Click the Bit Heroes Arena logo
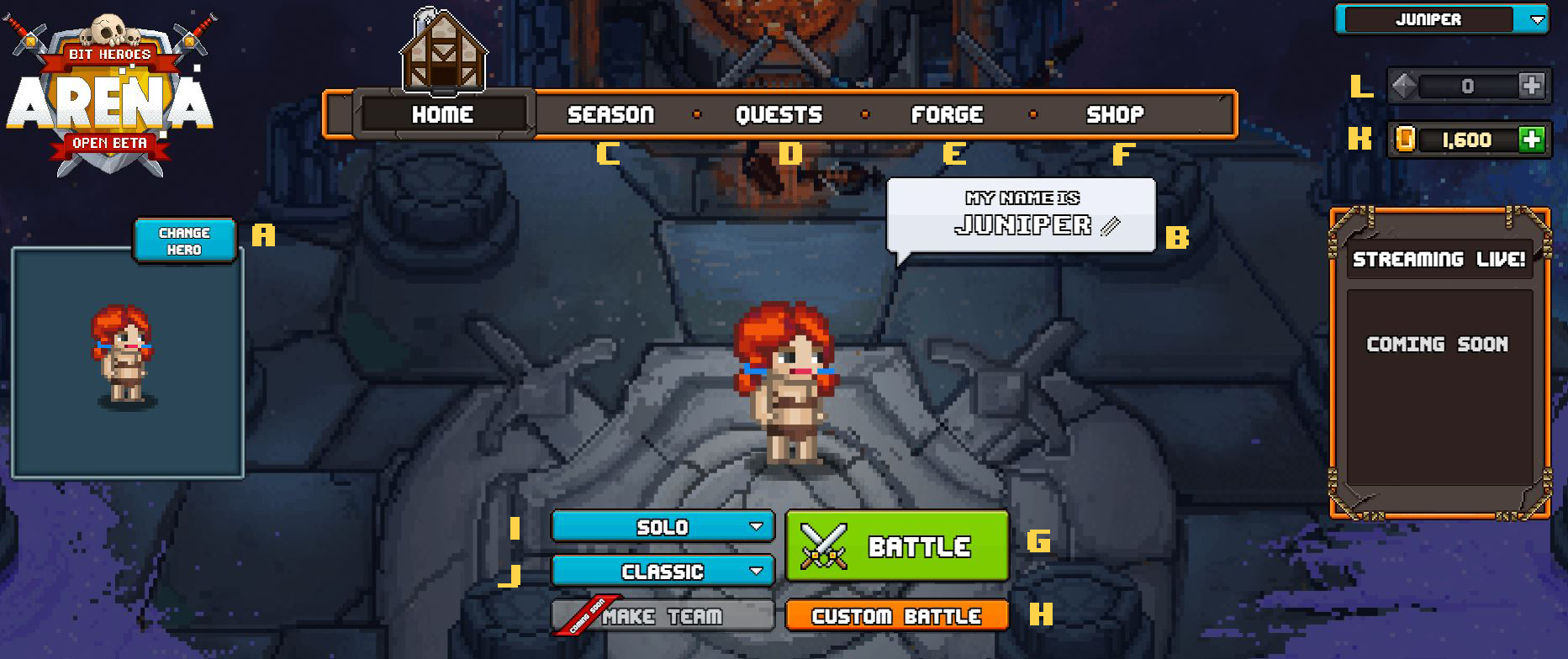Image resolution: width=1568 pixels, height=659 pixels. [110, 92]
